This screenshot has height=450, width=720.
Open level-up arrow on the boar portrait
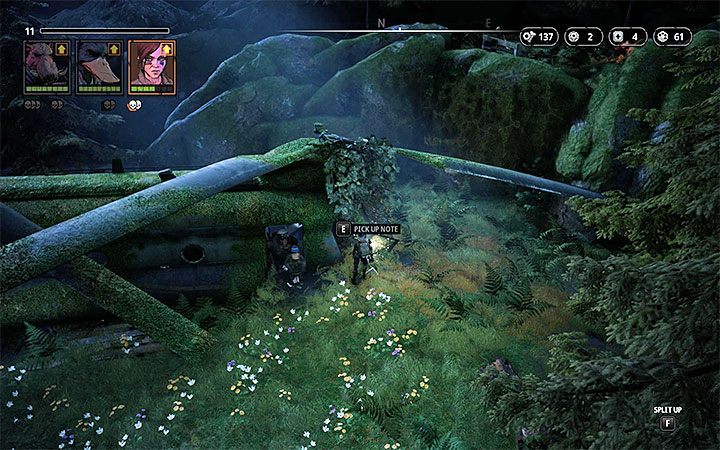(x=64, y=48)
